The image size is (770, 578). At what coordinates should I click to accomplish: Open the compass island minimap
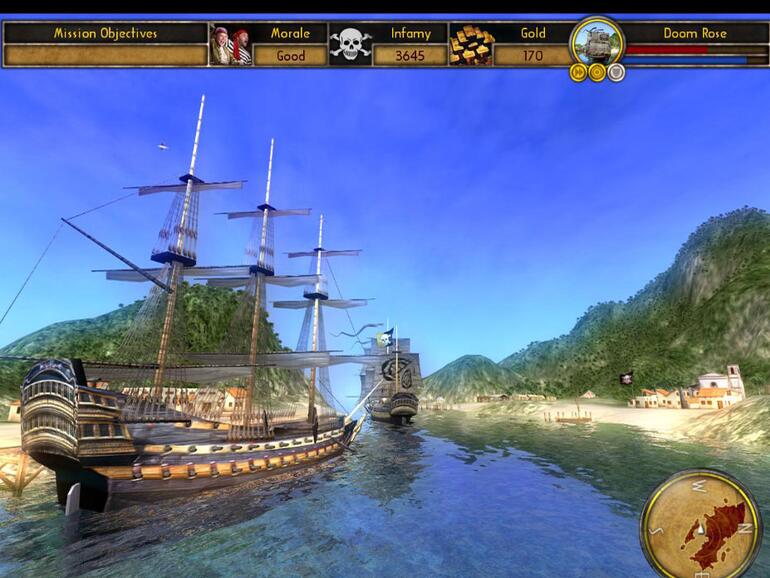point(701,523)
